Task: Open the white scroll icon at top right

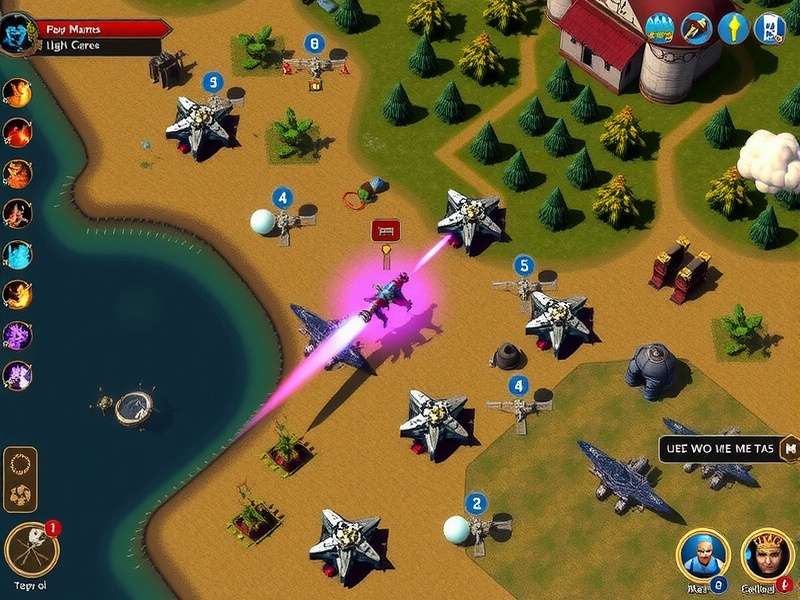Action: click(x=769, y=28)
